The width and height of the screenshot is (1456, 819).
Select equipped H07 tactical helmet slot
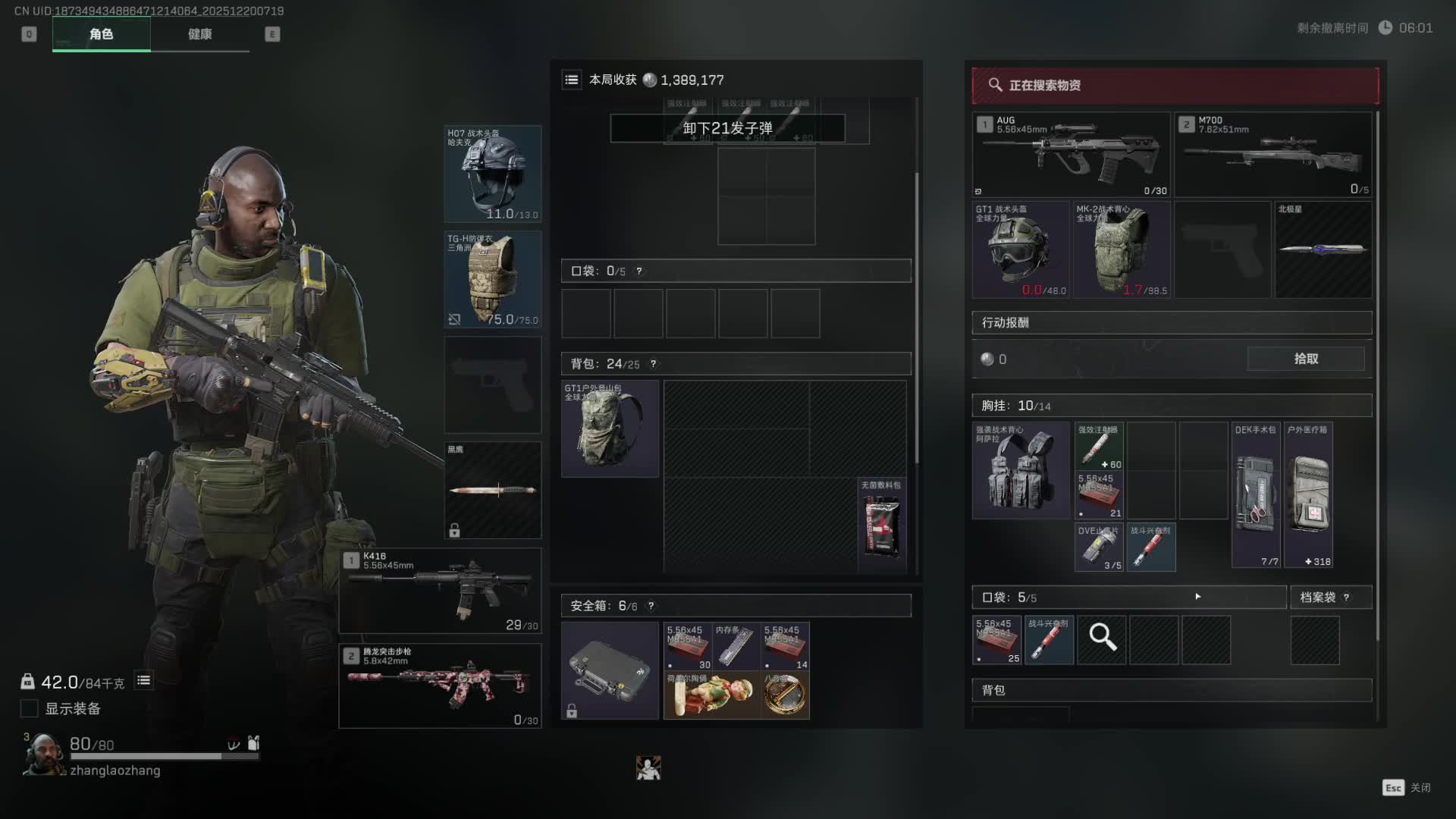pos(492,174)
